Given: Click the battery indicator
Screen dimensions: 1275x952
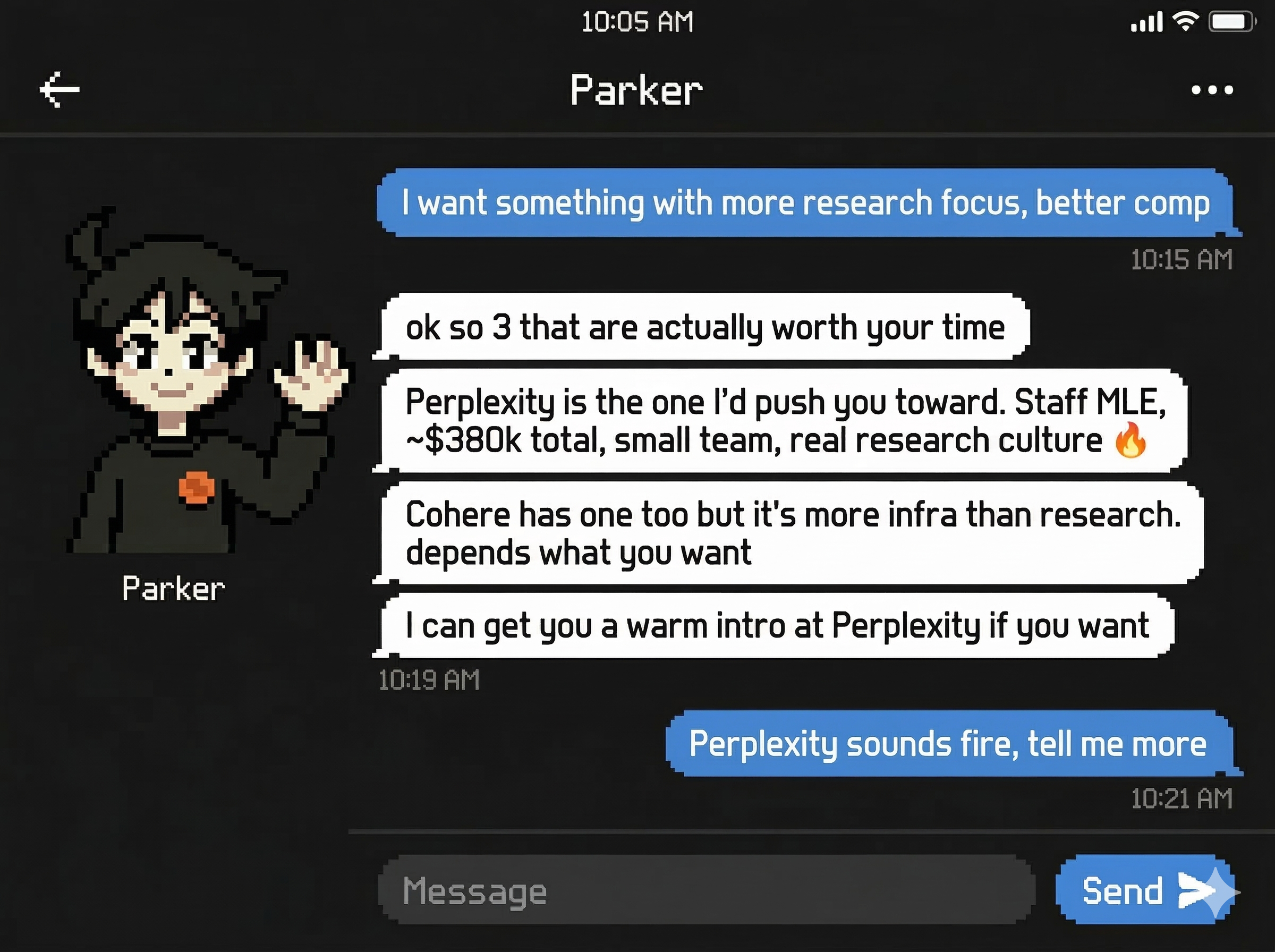Looking at the screenshot, I should point(1233,22).
